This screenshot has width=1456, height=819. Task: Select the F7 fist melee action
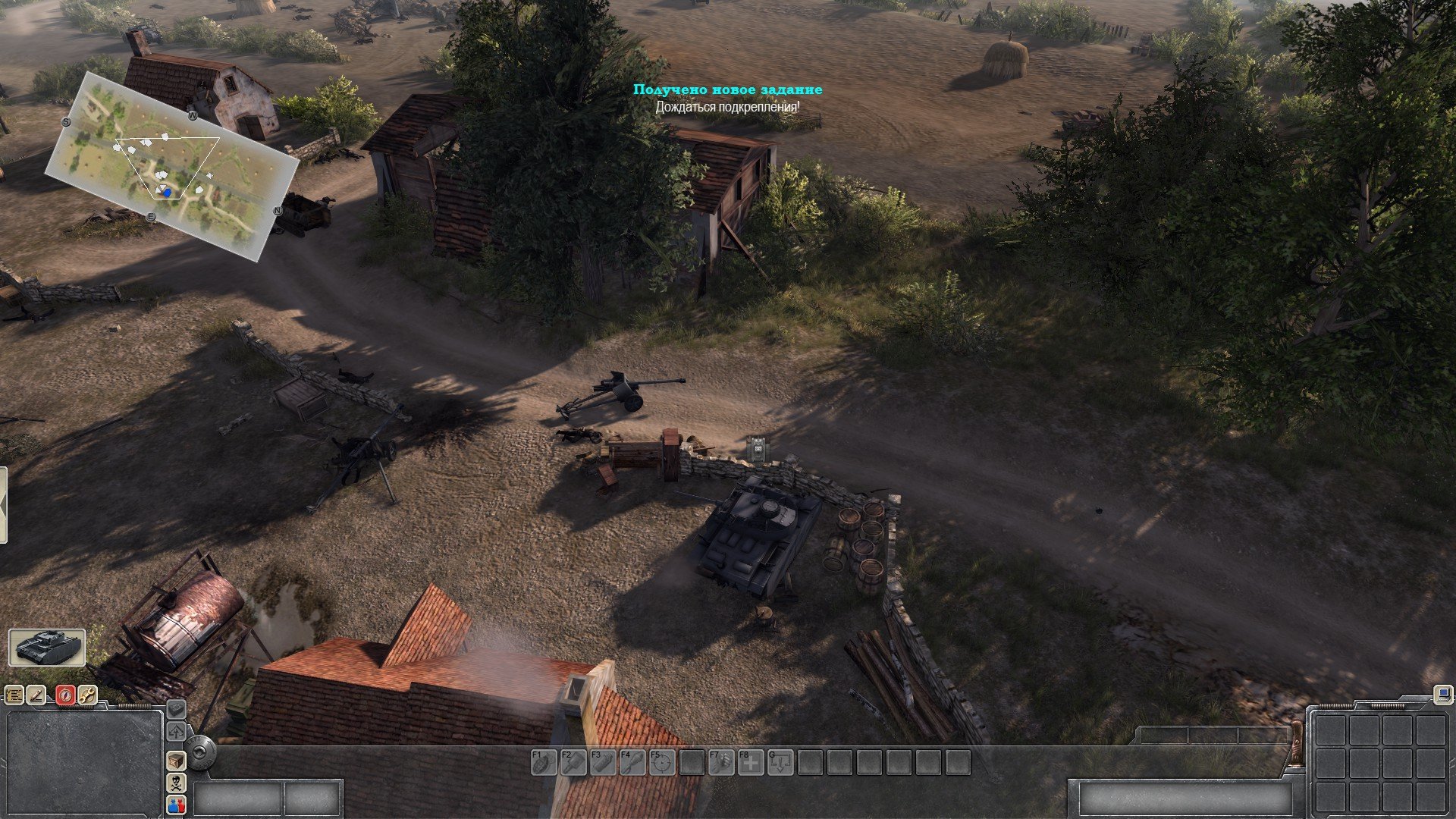point(721,762)
